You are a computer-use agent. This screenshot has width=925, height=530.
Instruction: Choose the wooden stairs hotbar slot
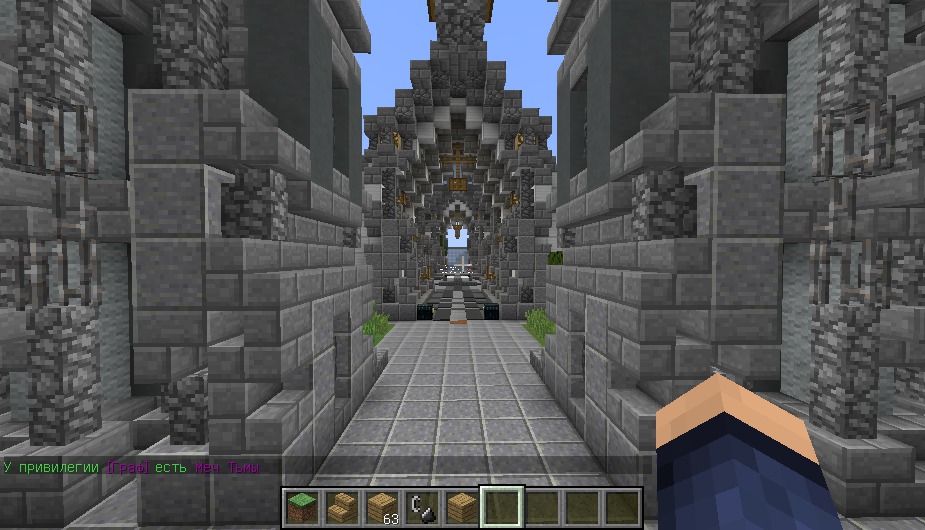point(340,506)
